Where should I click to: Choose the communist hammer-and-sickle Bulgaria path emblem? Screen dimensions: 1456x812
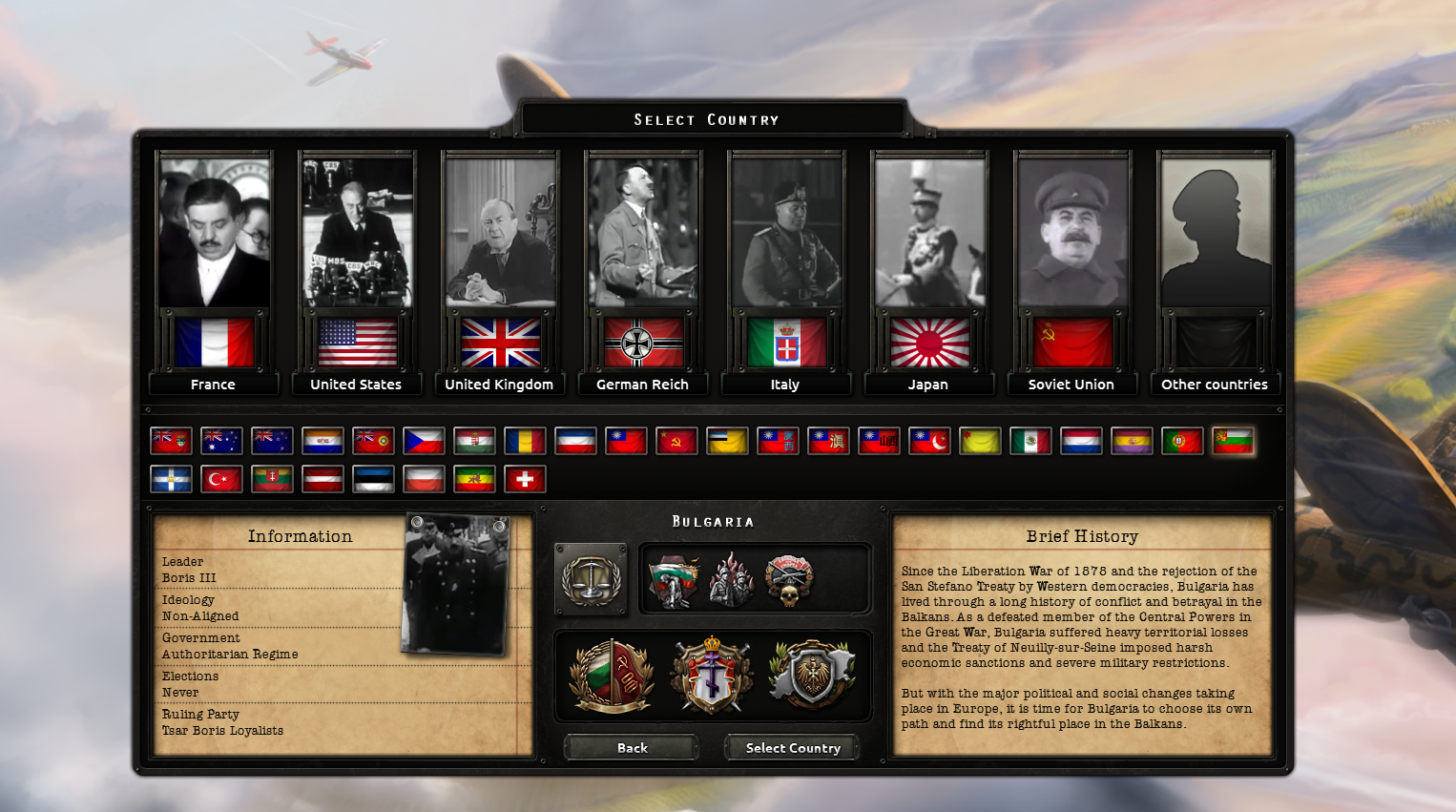[x=611, y=676]
